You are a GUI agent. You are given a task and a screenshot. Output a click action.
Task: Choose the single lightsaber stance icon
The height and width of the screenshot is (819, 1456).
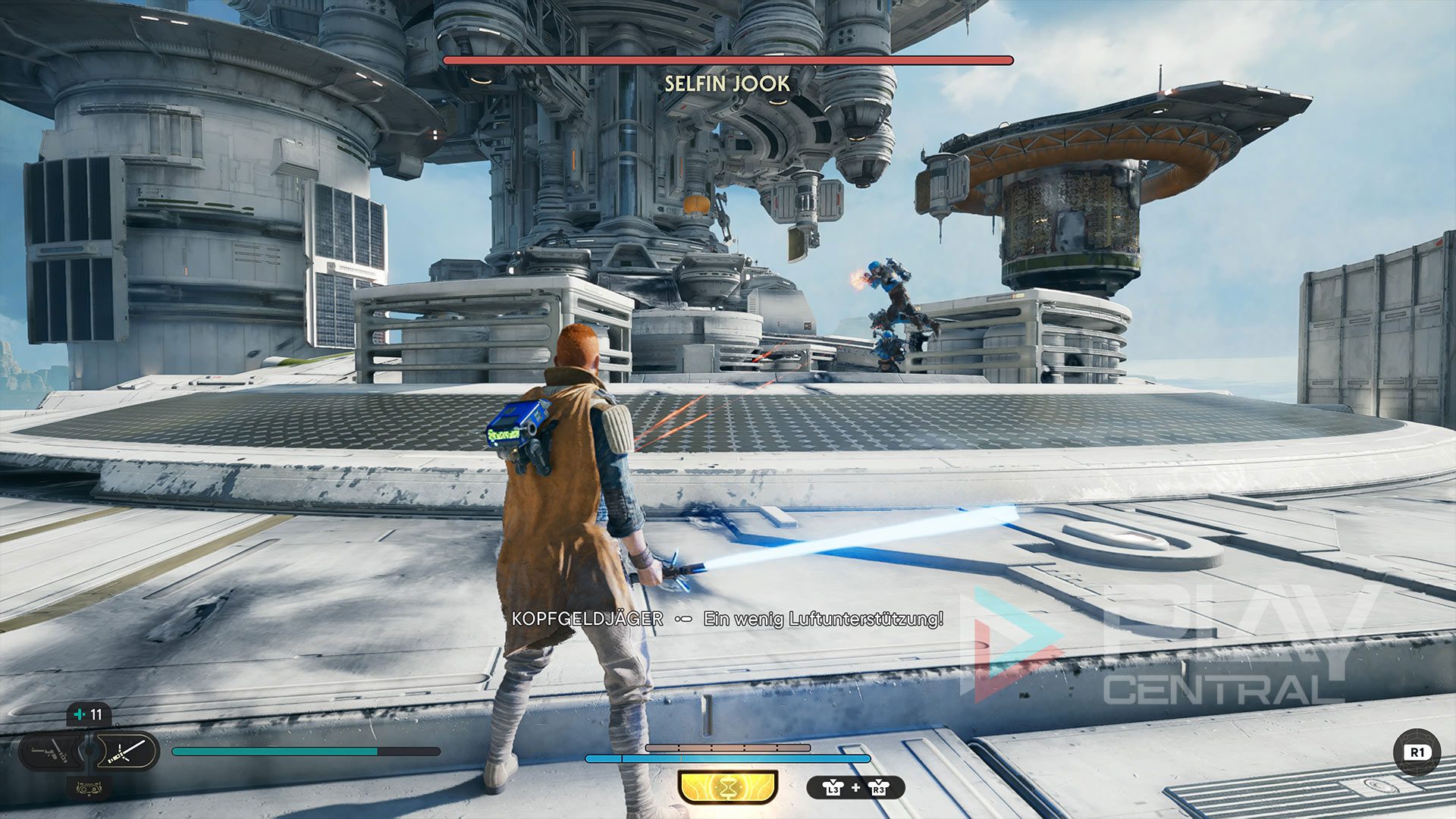coord(126,752)
